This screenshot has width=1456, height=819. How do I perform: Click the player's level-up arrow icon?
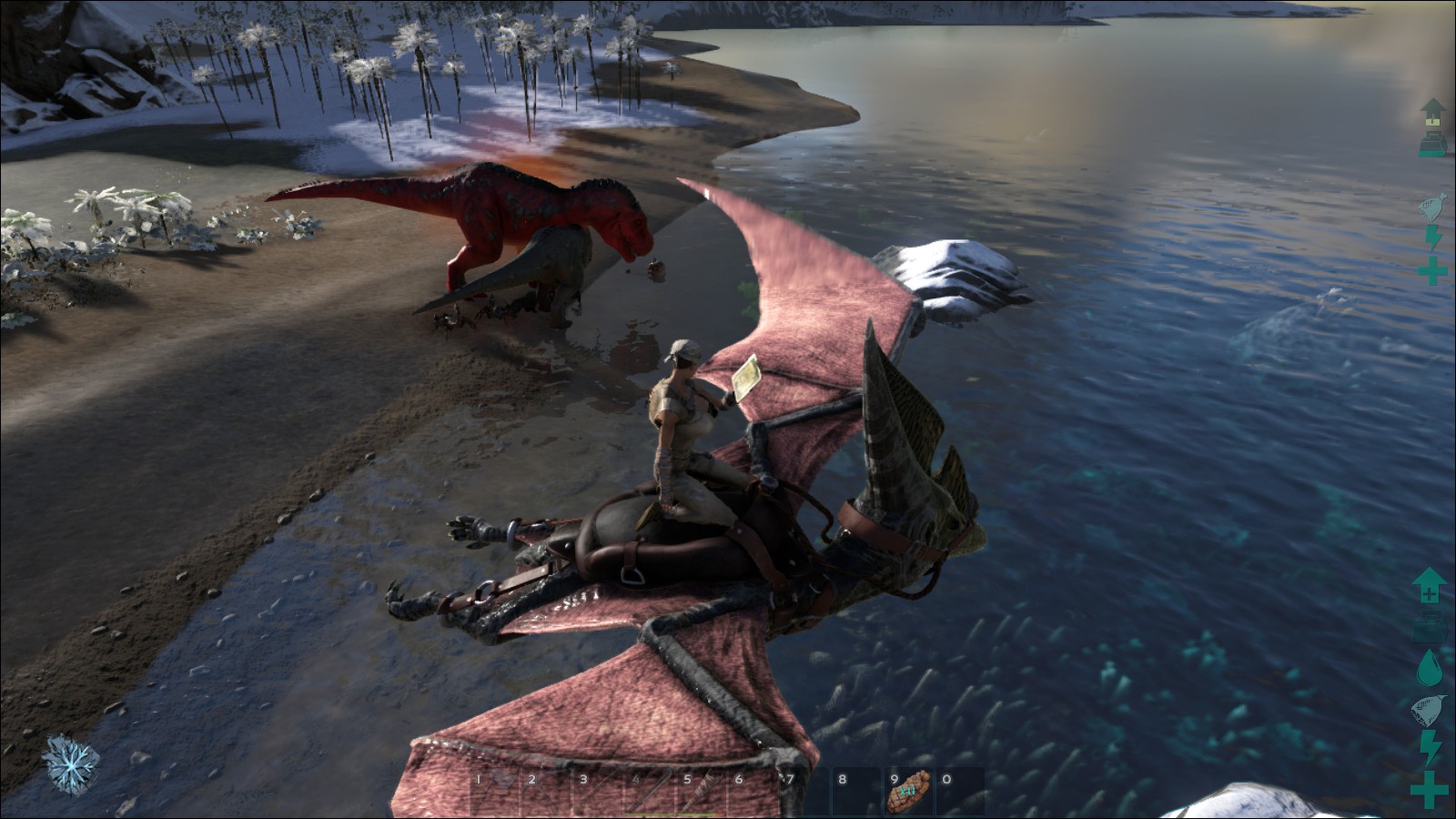pos(1429,585)
